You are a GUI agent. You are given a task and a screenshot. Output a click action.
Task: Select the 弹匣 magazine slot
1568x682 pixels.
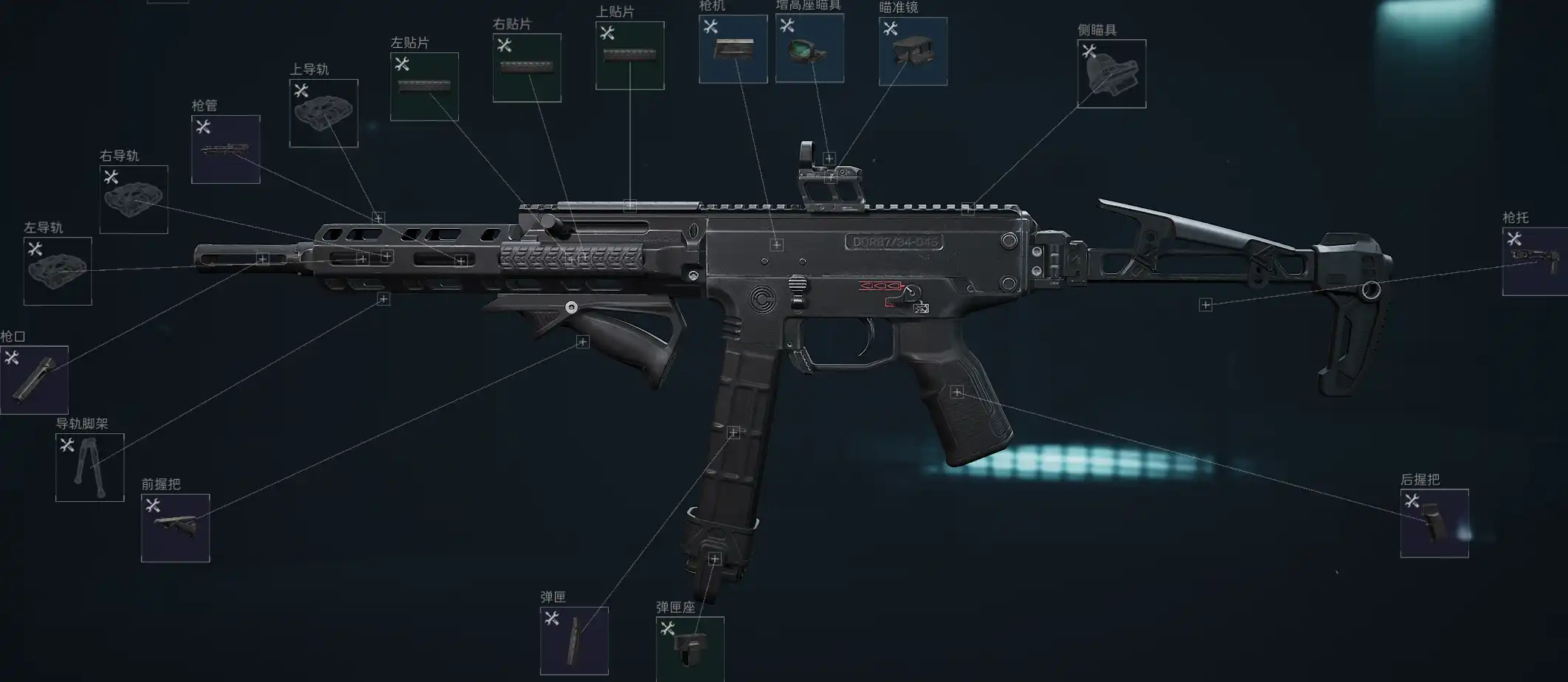574,641
